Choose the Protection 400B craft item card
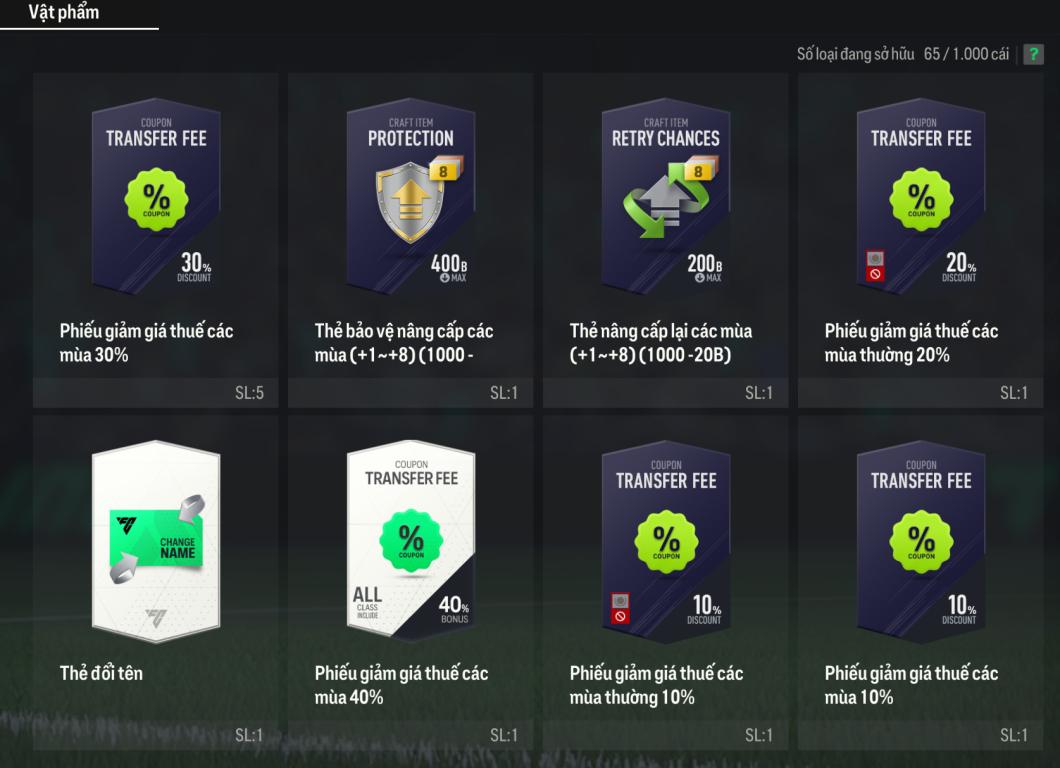Viewport: 1060px width, 768px height. coord(411,195)
